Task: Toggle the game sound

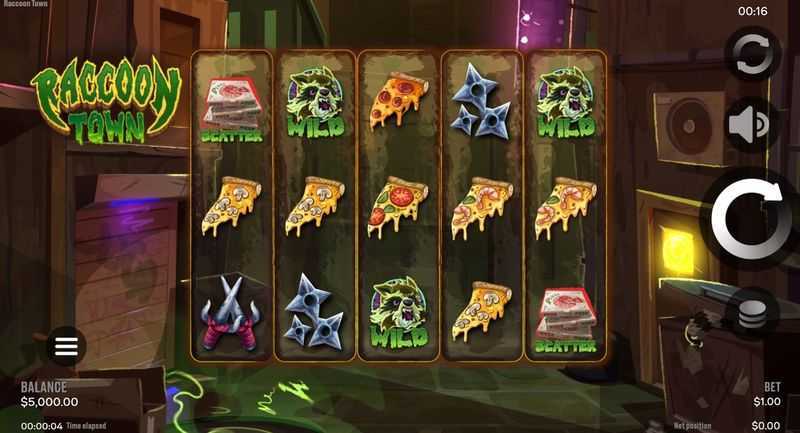Action: pyautogui.click(x=752, y=125)
